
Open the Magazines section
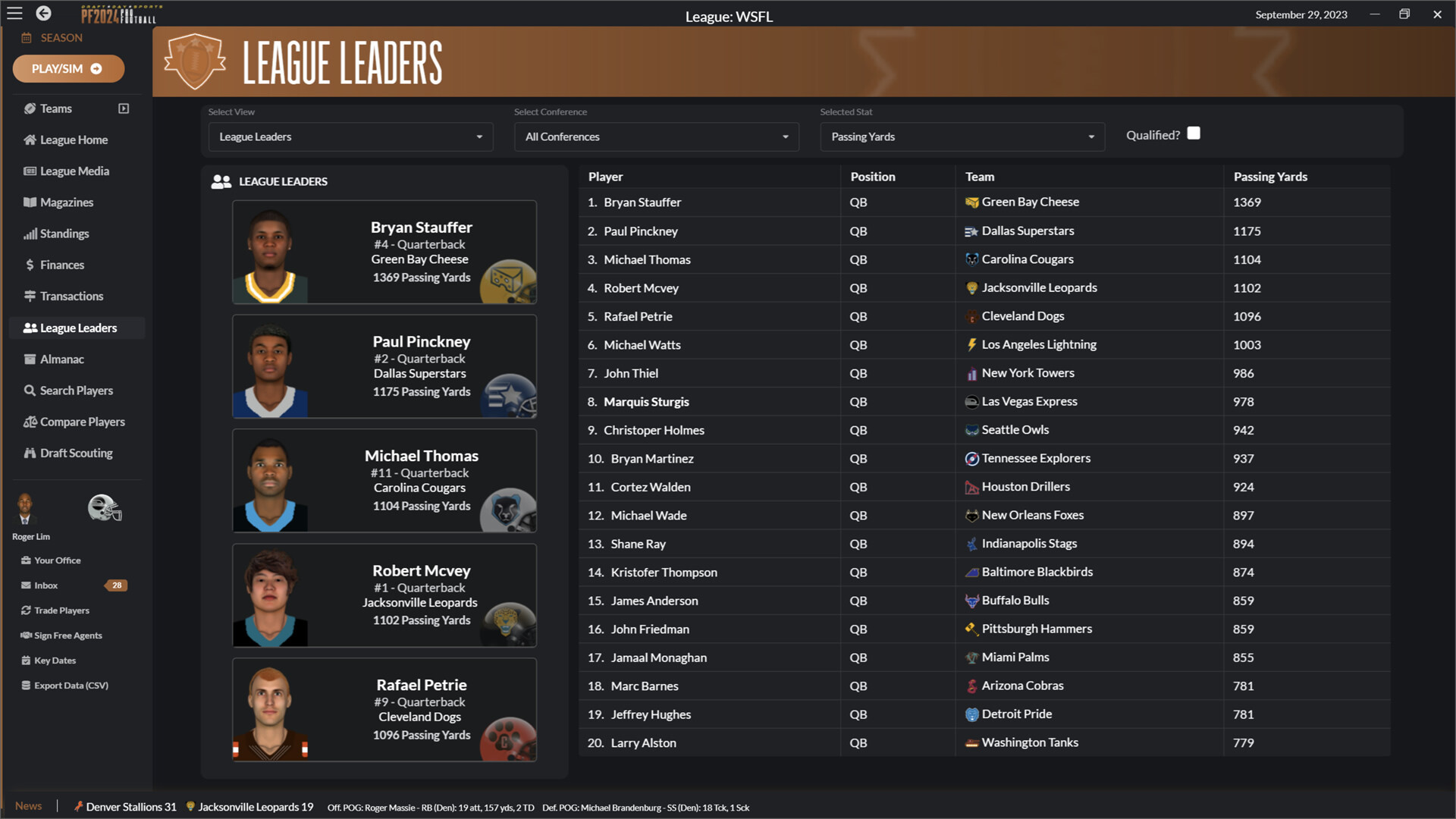pos(66,202)
